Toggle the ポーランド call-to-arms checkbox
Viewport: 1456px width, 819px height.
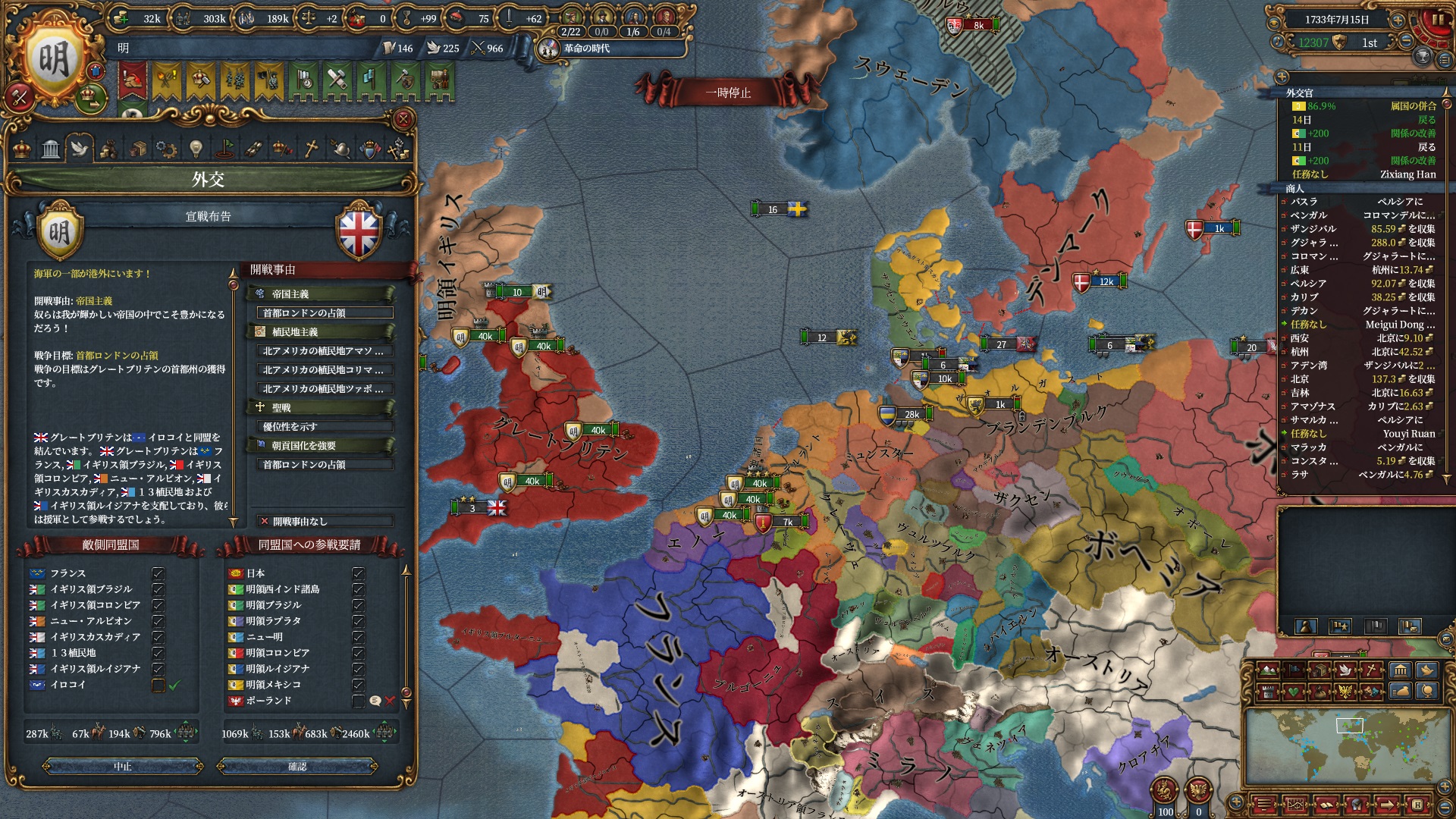click(x=358, y=701)
